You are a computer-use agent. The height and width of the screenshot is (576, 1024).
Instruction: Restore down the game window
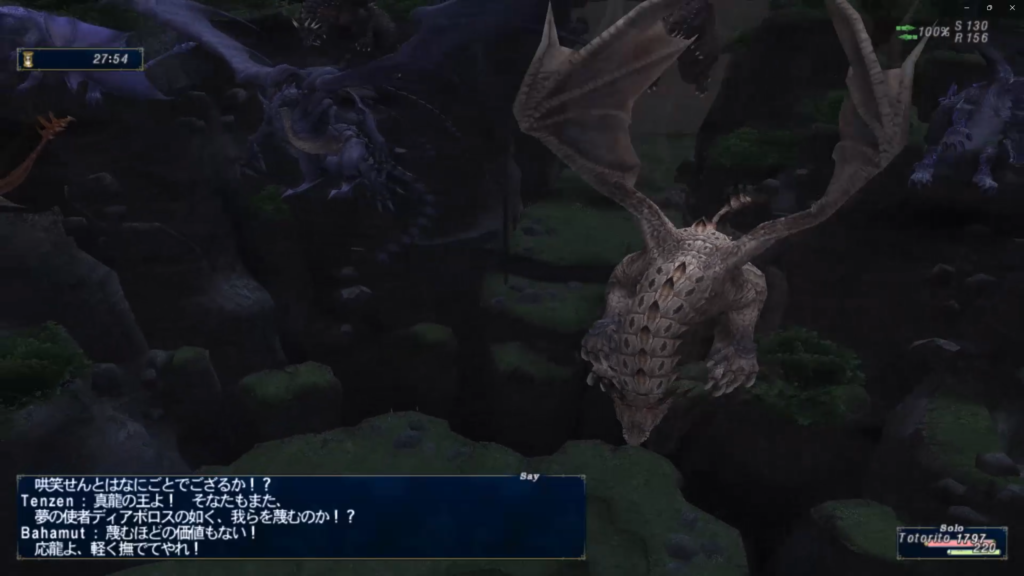point(990,8)
